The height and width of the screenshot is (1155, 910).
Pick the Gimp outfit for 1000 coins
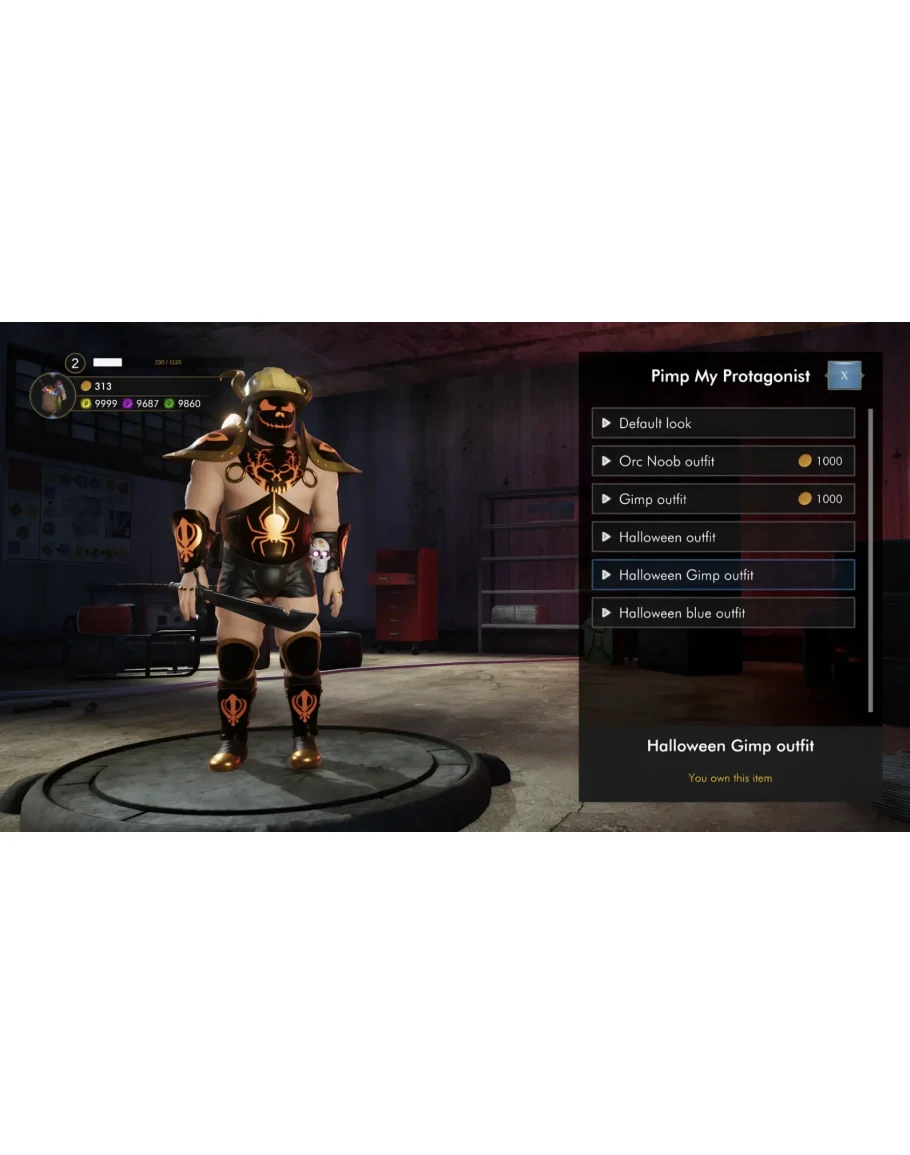click(723, 499)
